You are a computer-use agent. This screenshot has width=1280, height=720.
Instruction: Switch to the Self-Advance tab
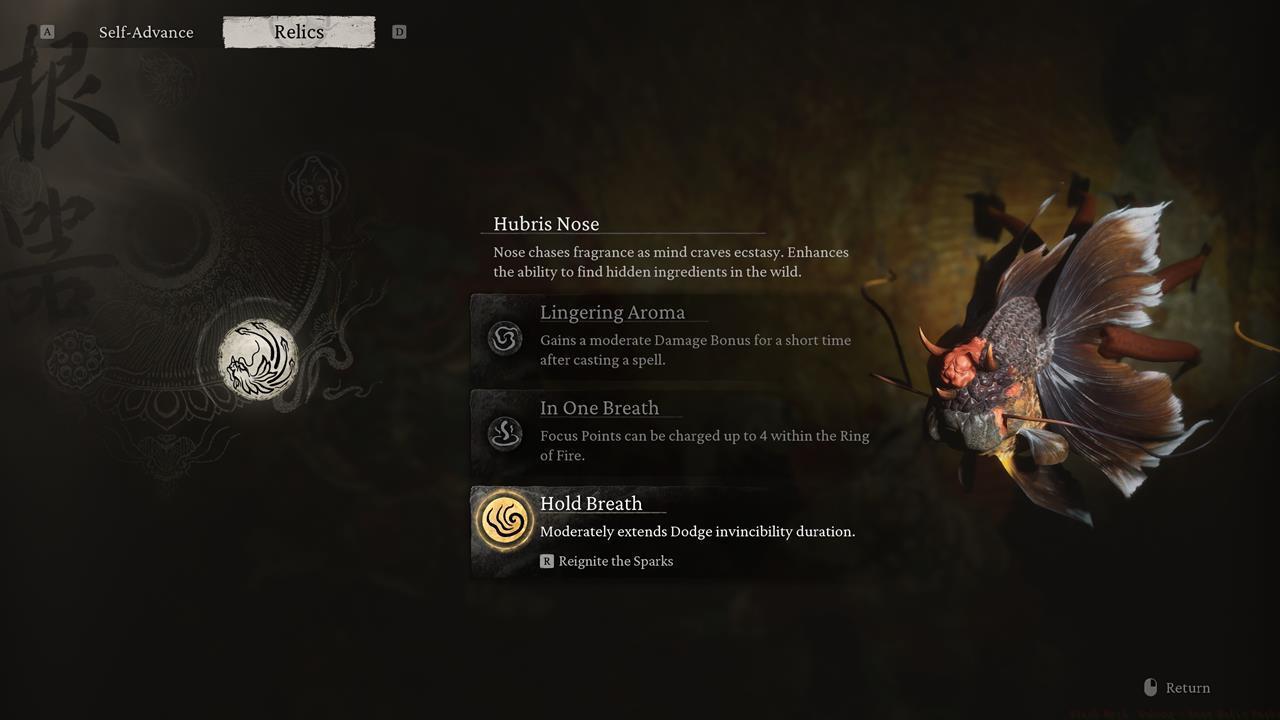pyautogui.click(x=146, y=31)
